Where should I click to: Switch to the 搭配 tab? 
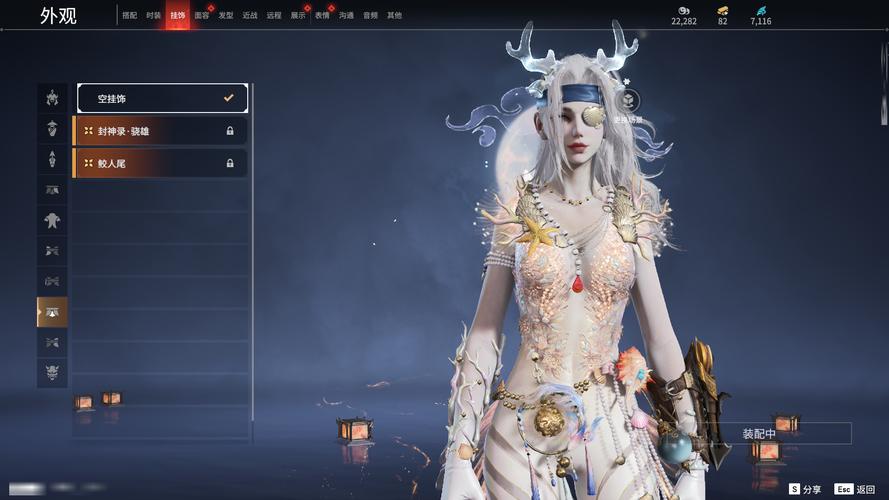[x=129, y=16]
